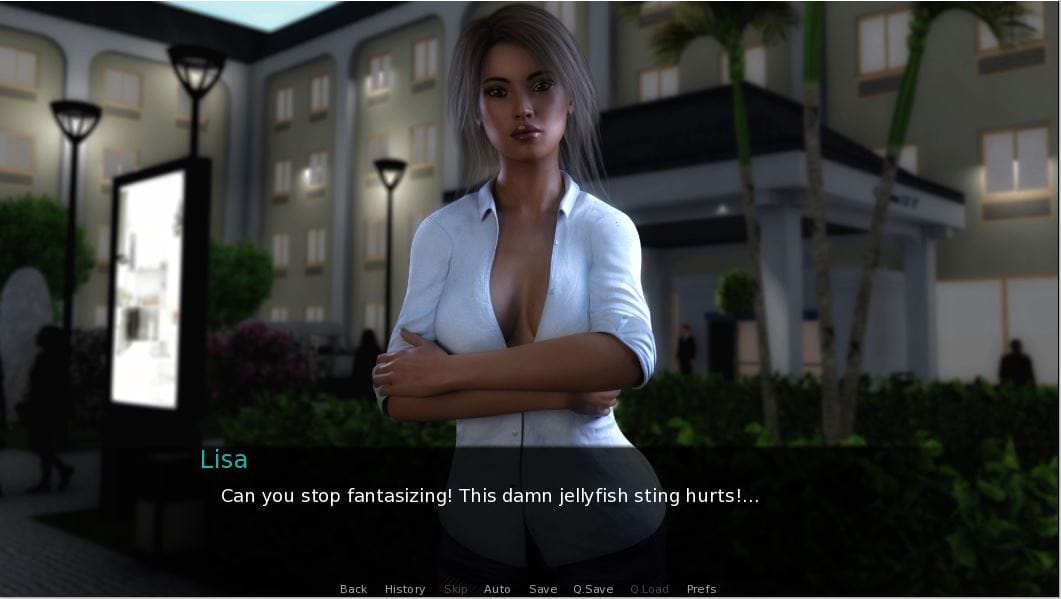Go Back to the previous line
Viewport: 1061px width, 599px height.
[x=353, y=589]
